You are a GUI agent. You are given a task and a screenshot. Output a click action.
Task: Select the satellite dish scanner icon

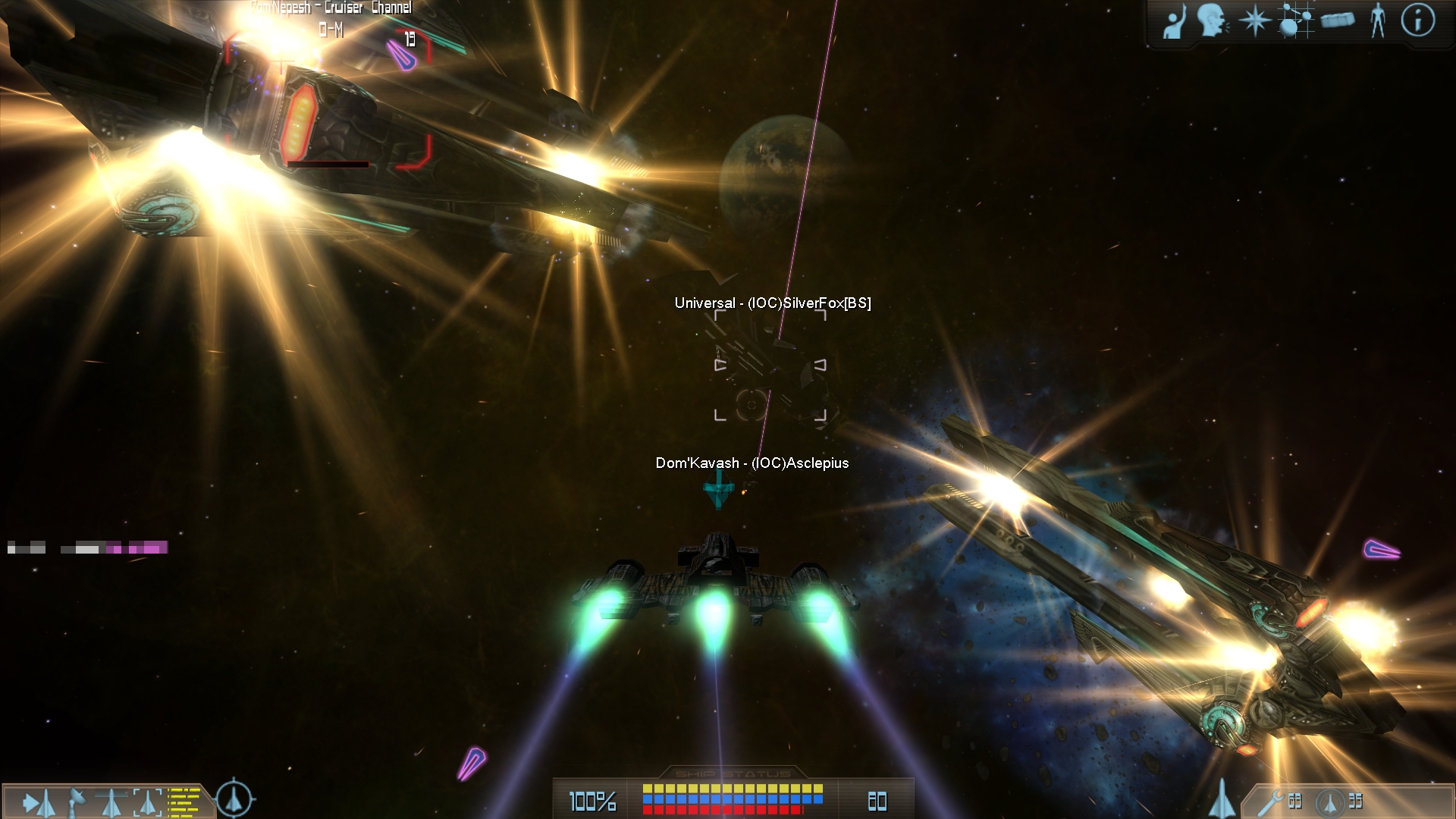click(77, 802)
